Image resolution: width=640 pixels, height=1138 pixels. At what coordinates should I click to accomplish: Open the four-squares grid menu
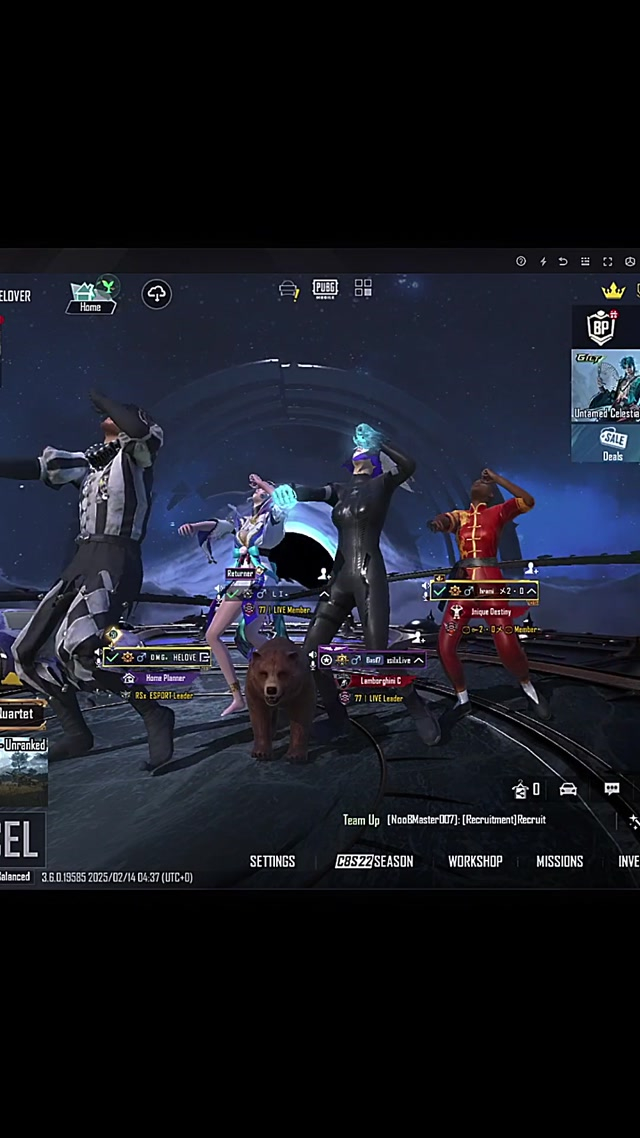coord(363,288)
